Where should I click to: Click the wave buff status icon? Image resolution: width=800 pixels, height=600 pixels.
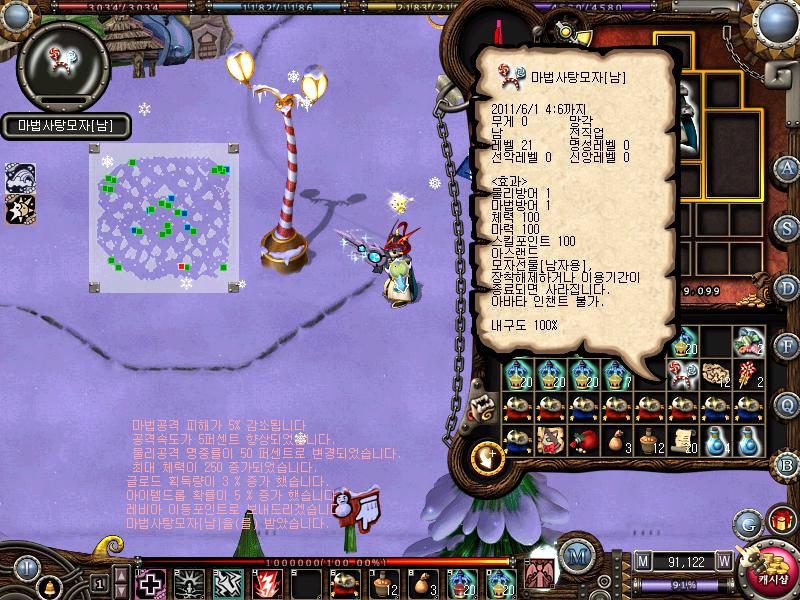(x=21, y=177)
